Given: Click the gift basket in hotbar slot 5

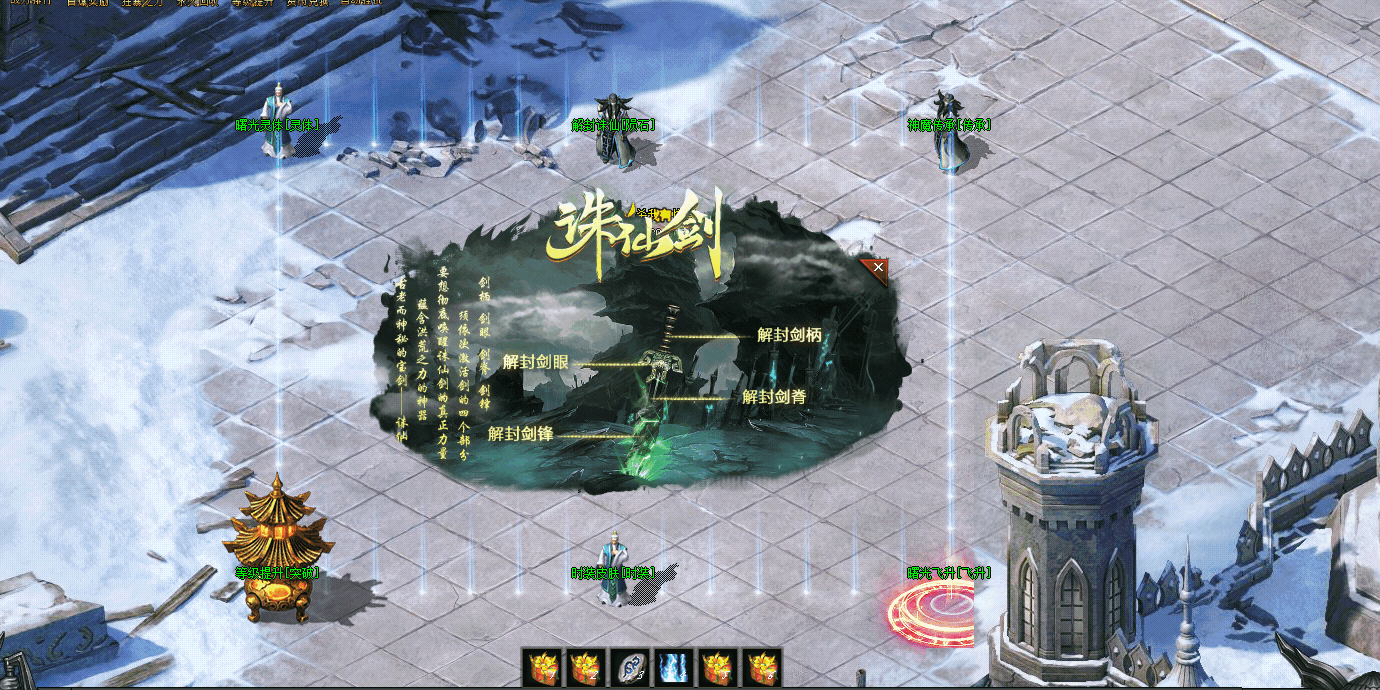Looking at the screenshot, I should tap(717, 667).
